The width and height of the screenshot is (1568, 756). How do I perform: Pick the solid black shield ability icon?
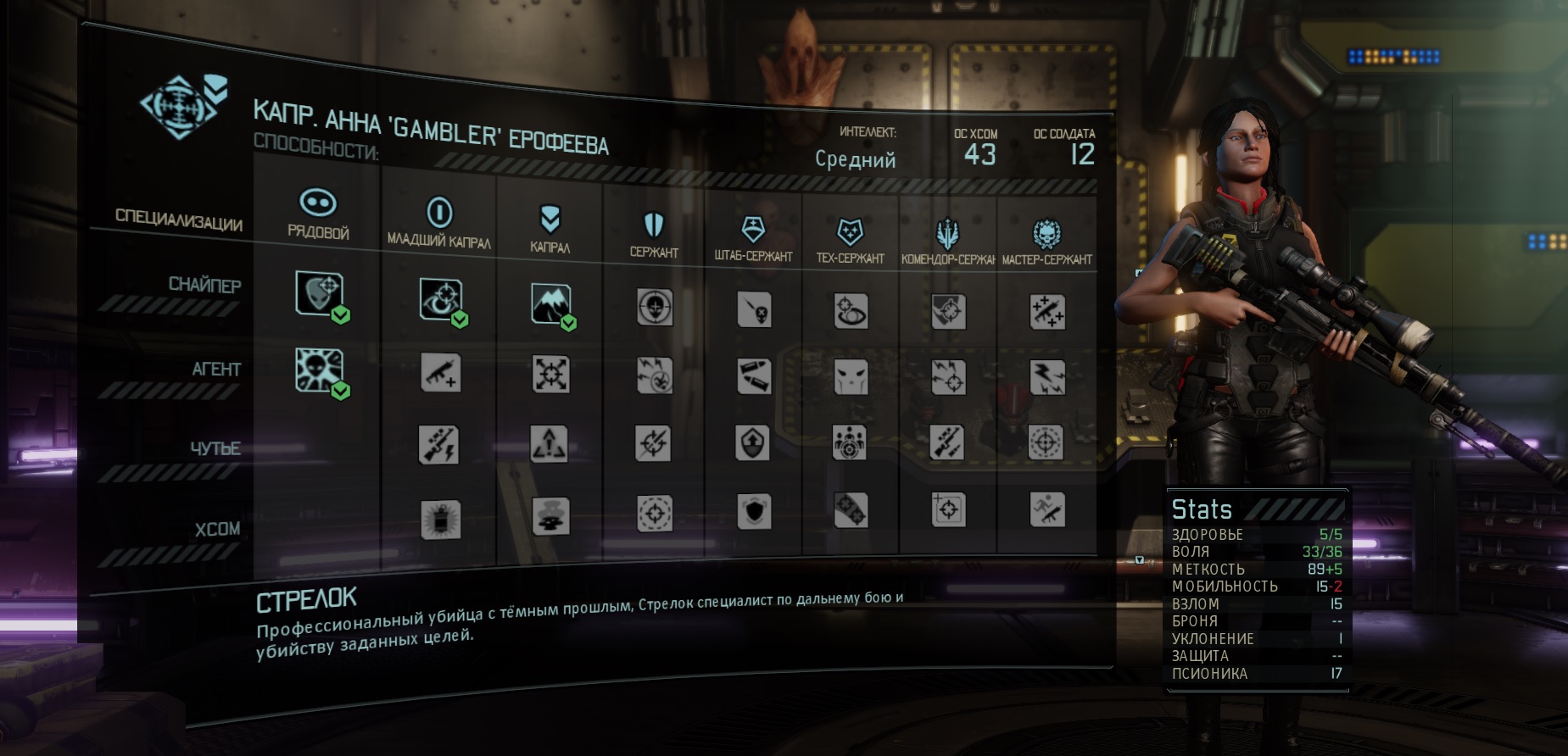(x=753, y=512)
